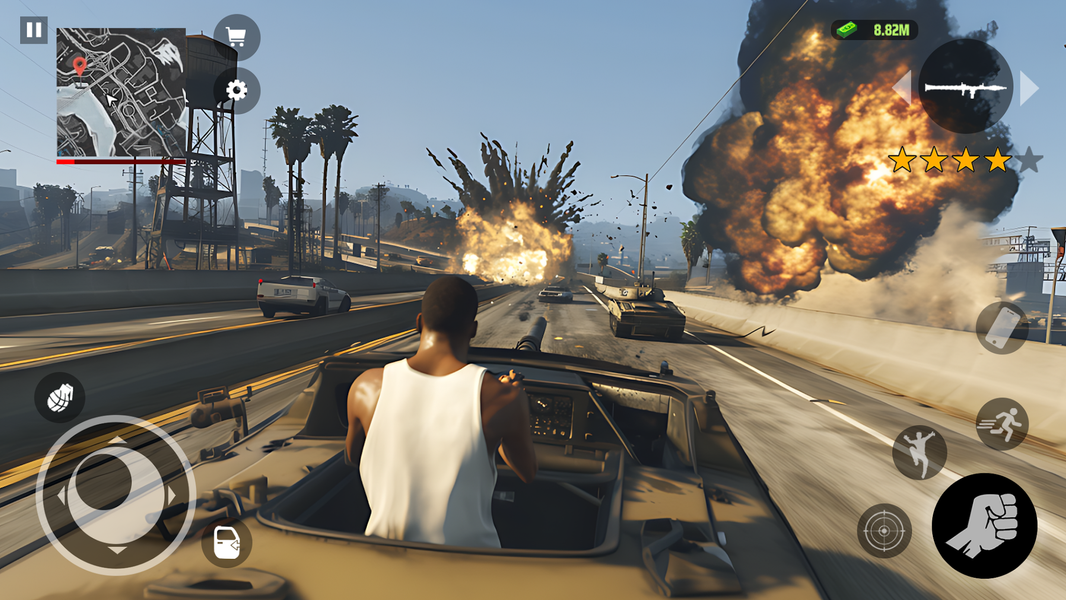Tap the cash balance display
Image resolution: width=1066 pixels, height=600 pixels.
(874, 30)
